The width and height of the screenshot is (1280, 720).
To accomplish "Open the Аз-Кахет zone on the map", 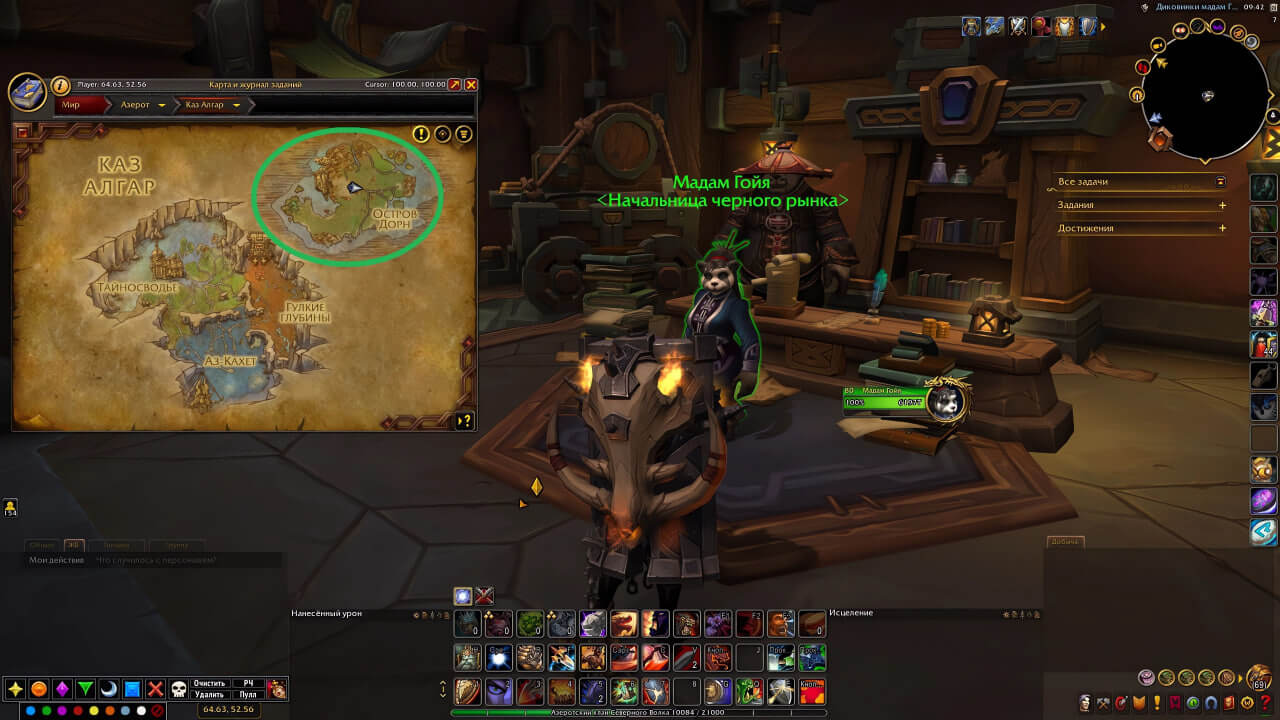I will tap(230, 360).
